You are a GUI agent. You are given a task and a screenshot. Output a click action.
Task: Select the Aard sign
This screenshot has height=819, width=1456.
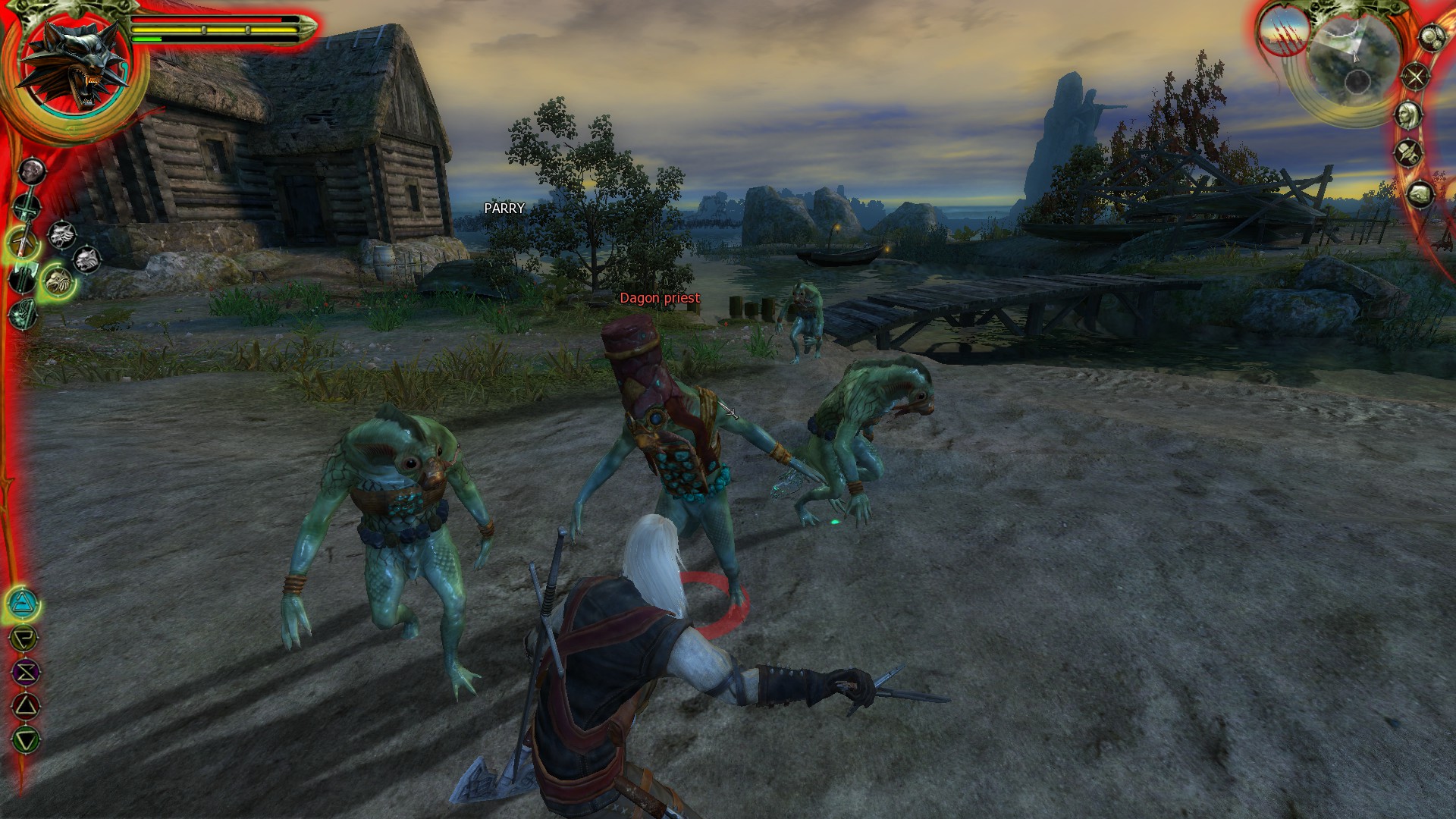(23, 604)
